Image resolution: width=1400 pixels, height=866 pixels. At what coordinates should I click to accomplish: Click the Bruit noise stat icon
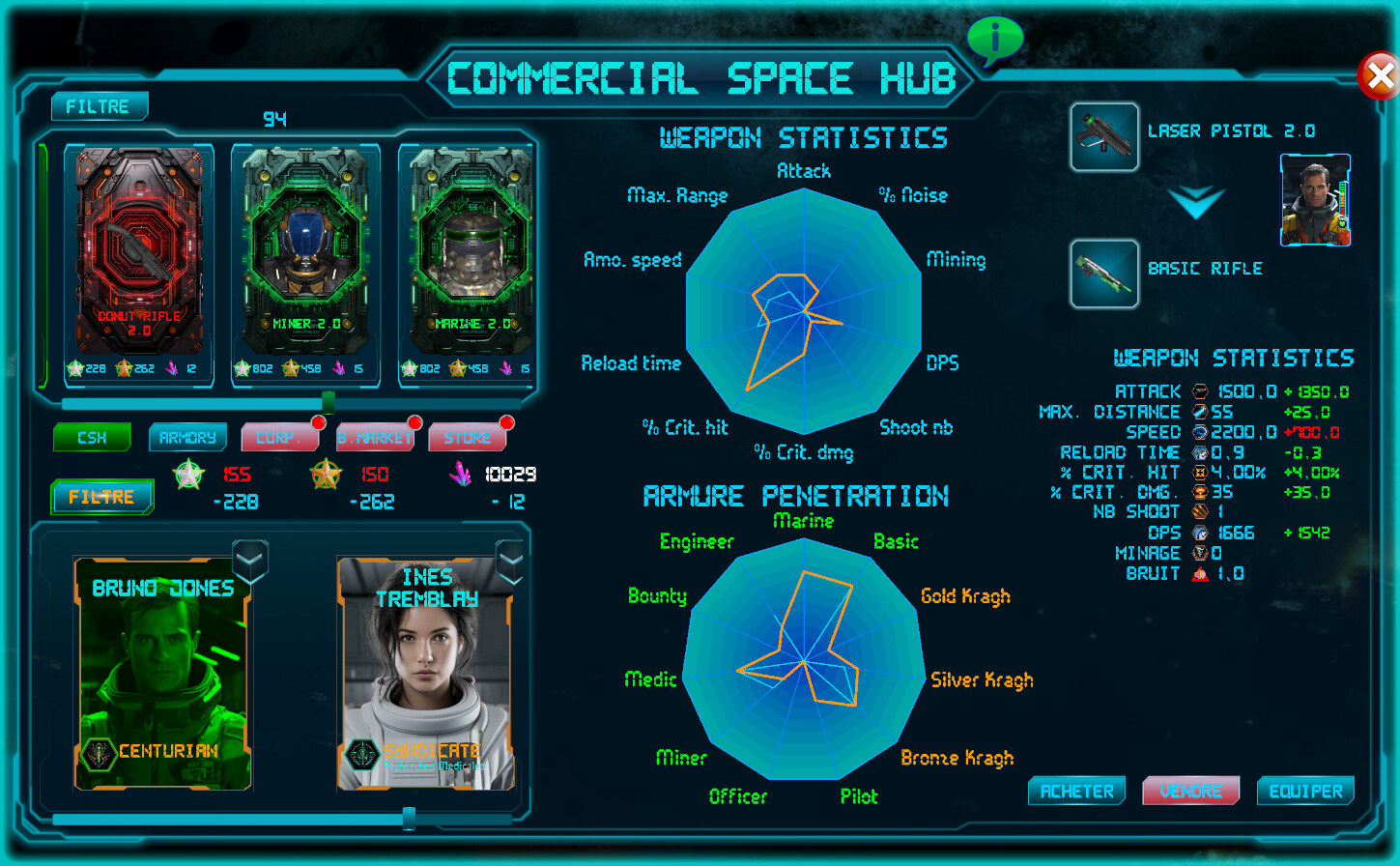coord(1198,572)
